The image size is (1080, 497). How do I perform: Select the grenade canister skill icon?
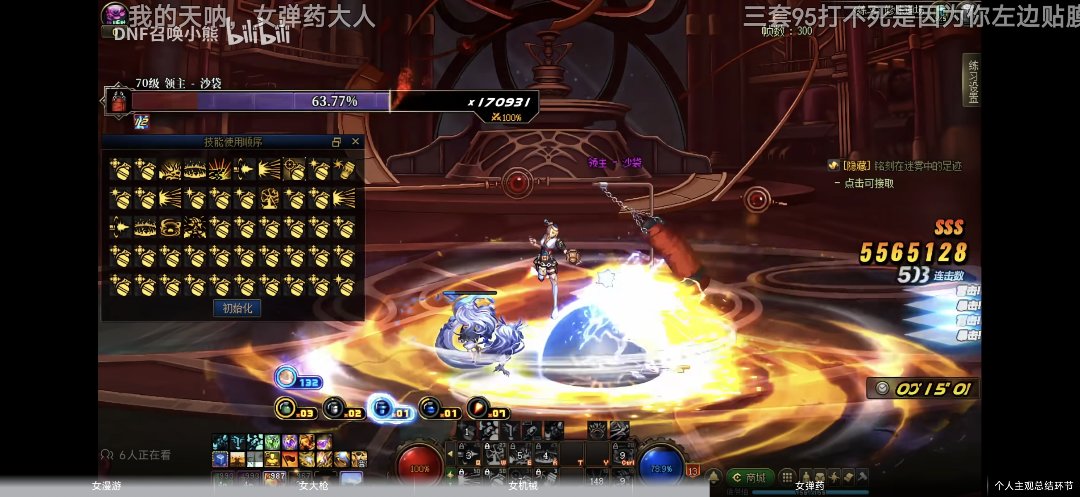[344, 170]
